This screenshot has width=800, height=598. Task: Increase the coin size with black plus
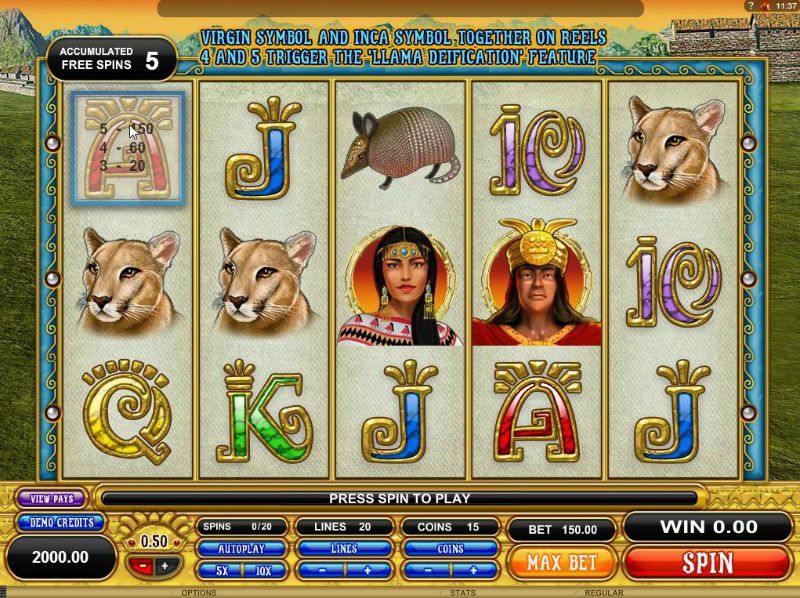tap(164, 566)
